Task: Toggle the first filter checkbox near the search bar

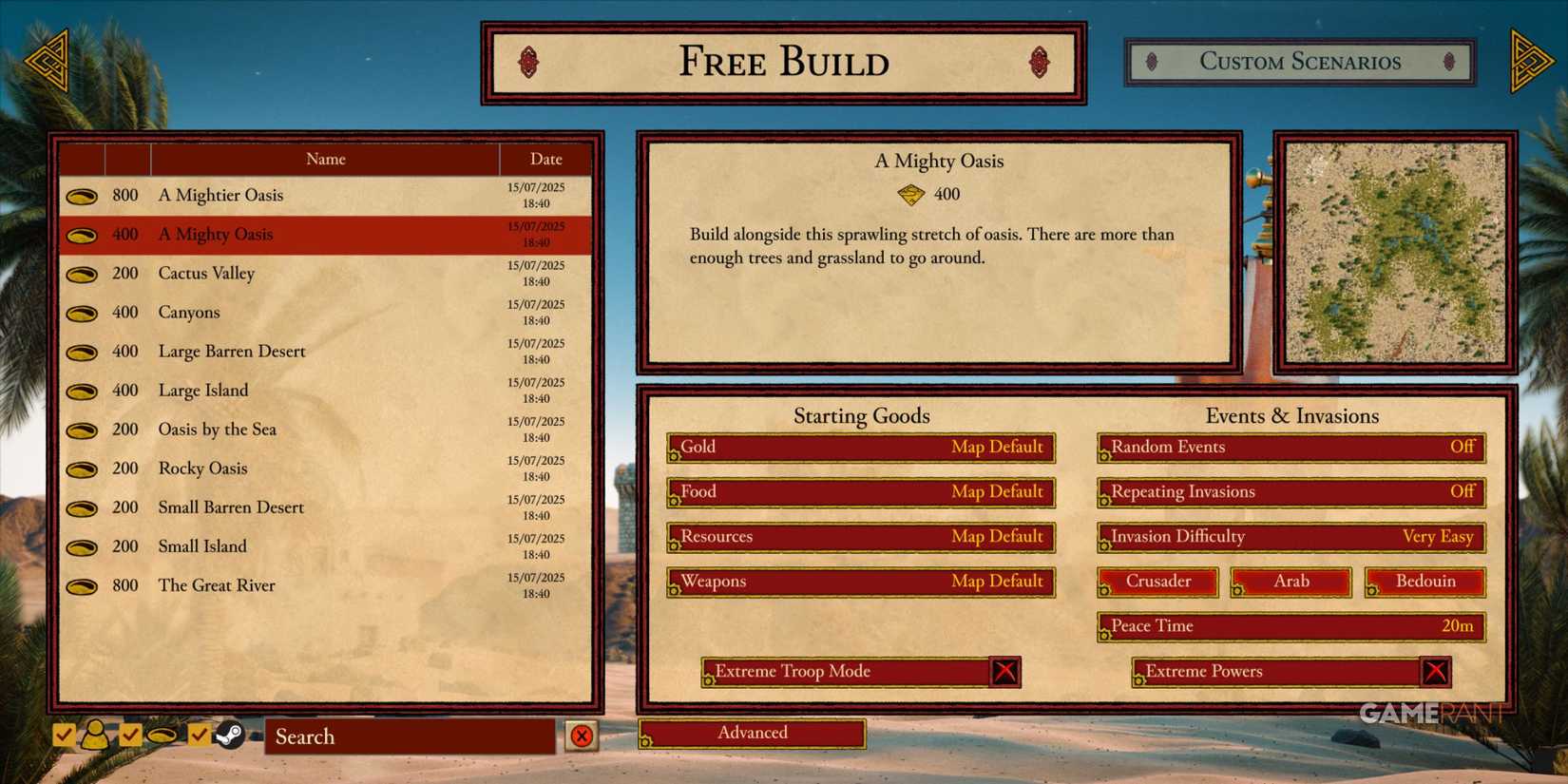Action: click(x=65, y=734)
